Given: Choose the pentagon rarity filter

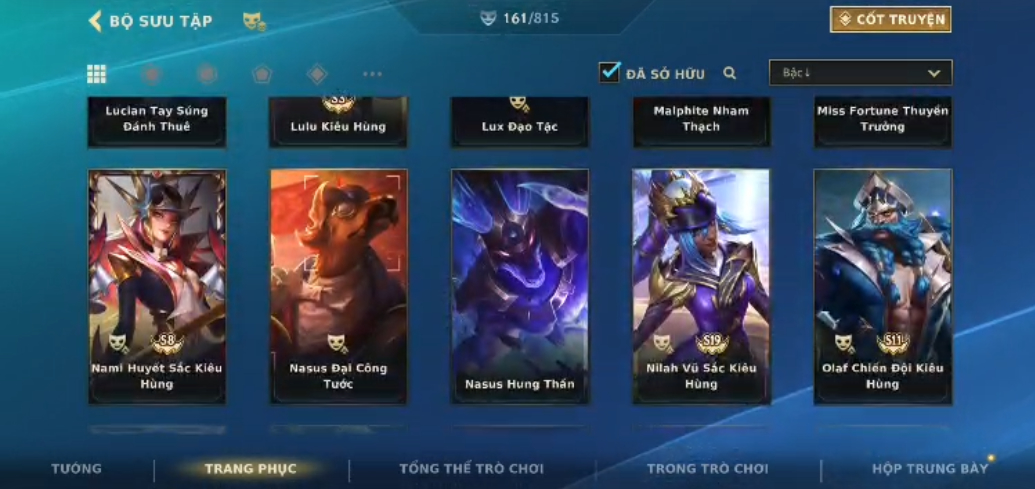Looking at the screenshot, I should (262, 74).
